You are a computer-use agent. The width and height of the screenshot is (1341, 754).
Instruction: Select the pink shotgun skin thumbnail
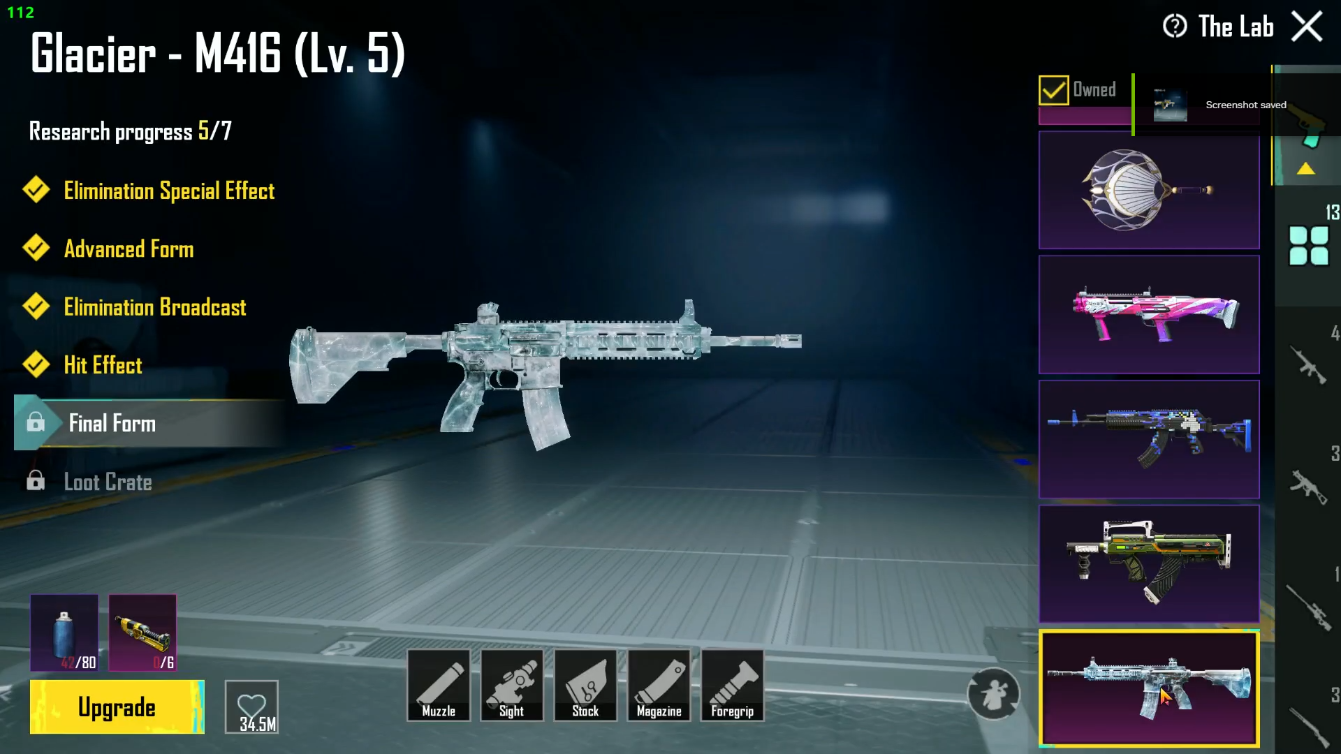[x=1148, y=314]
